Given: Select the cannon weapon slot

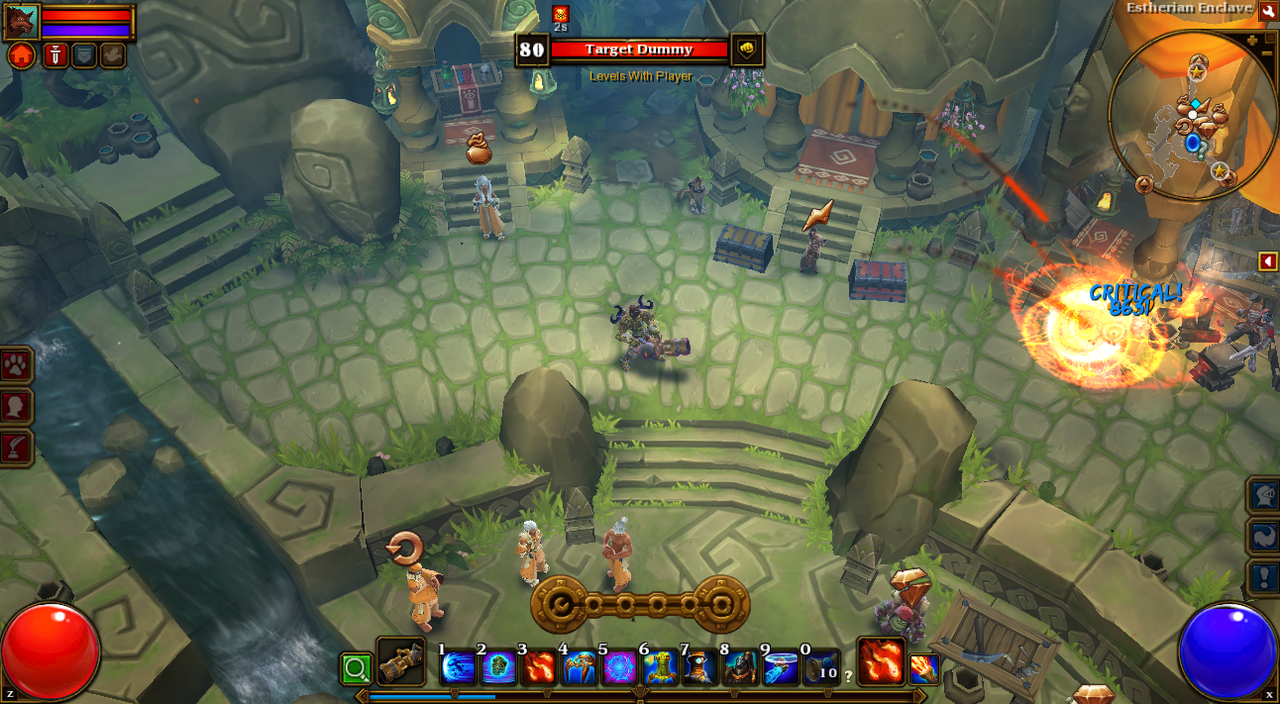Looking at the screenshot, I should [x=400, y=661].
